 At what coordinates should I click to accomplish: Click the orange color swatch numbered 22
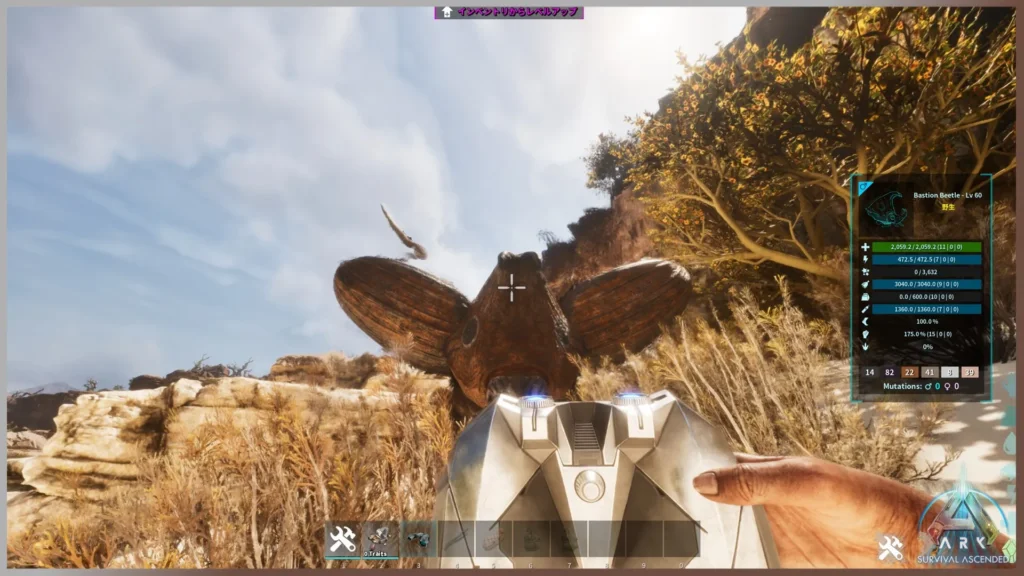coord(910,372)
